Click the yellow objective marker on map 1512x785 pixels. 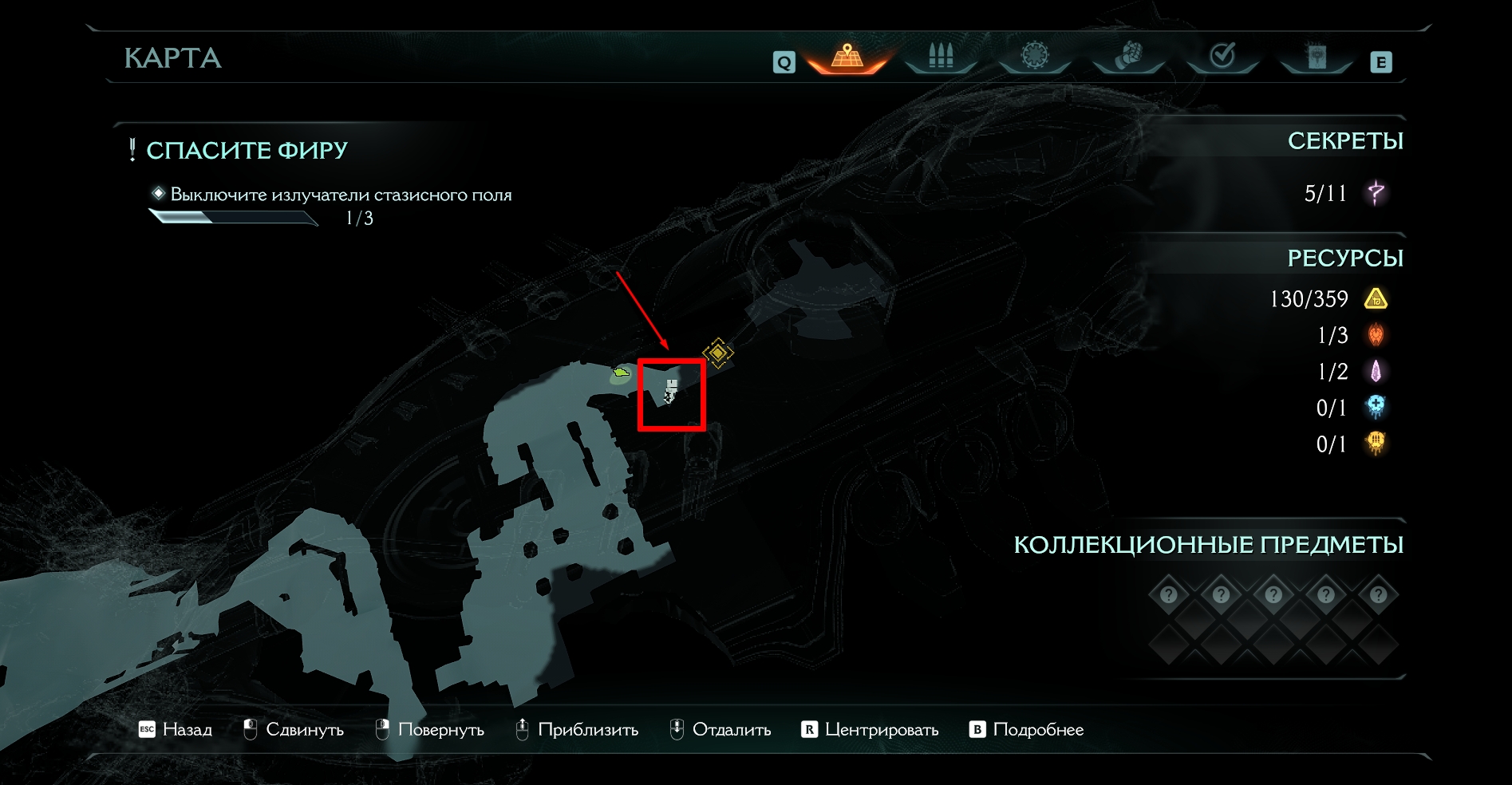click(717, 353)
